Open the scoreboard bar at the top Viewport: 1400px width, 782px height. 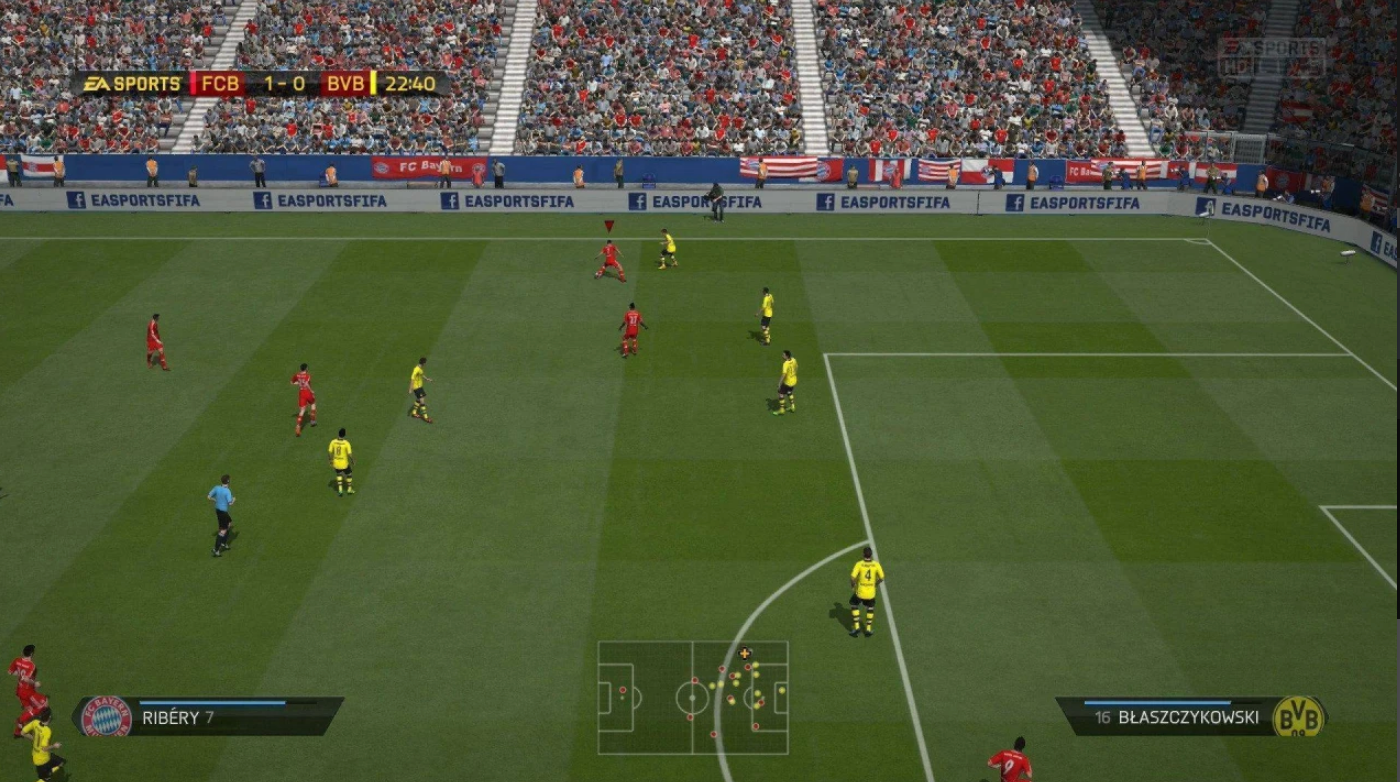coord(255,83)
